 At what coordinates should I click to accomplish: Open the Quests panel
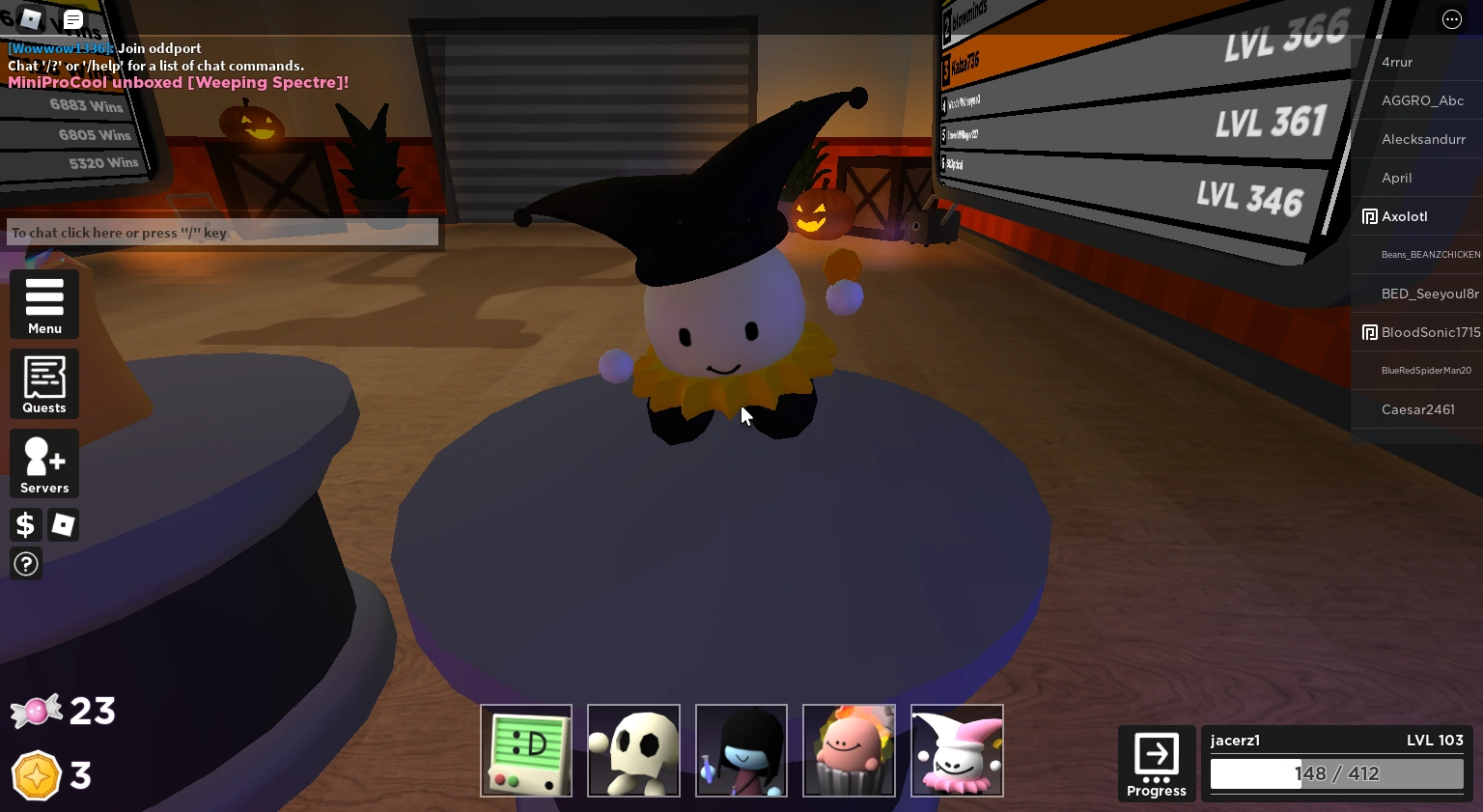pyautogui.click(x=43, y=383)
